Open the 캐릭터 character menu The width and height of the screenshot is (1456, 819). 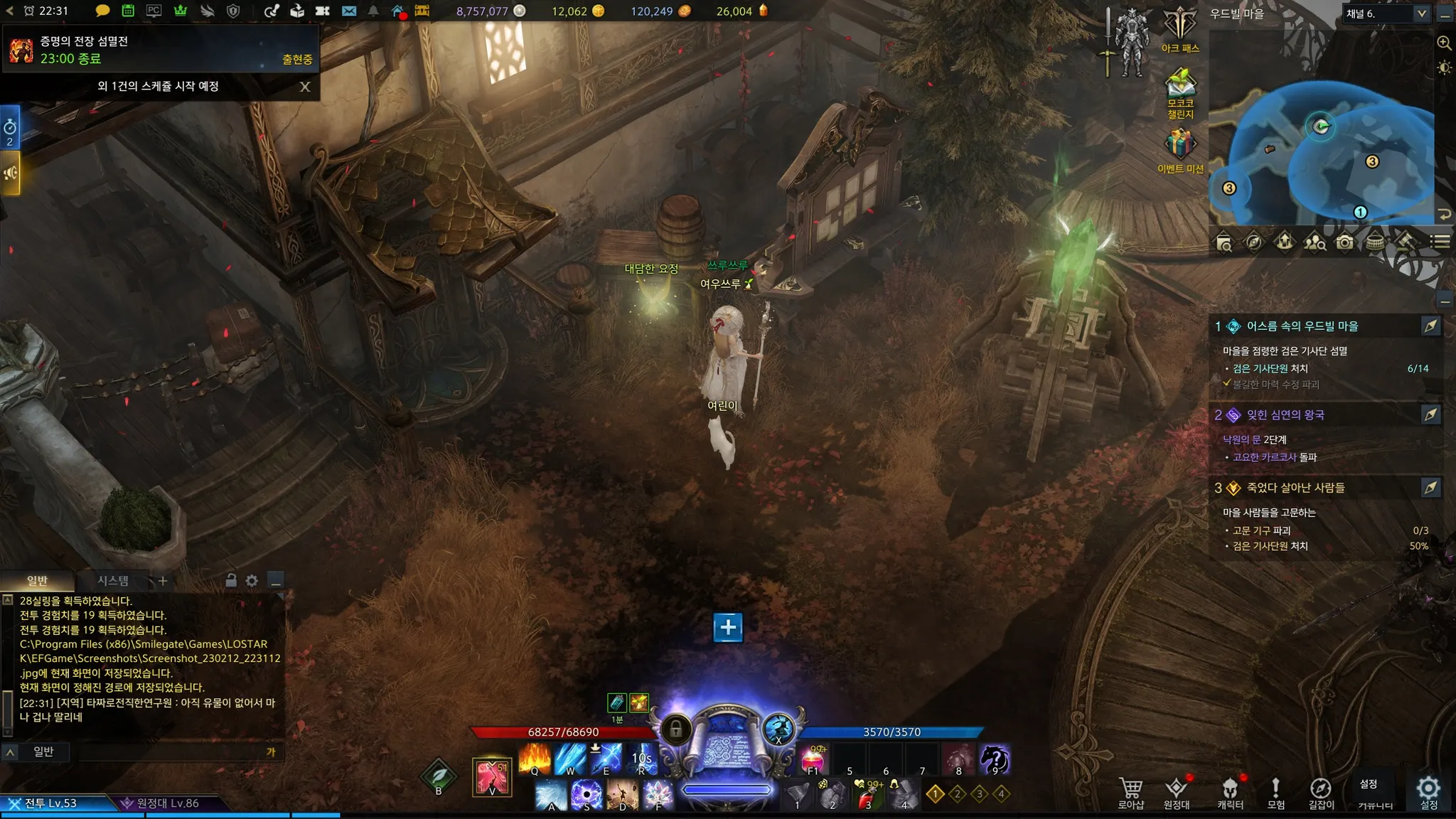[1230, 791]
